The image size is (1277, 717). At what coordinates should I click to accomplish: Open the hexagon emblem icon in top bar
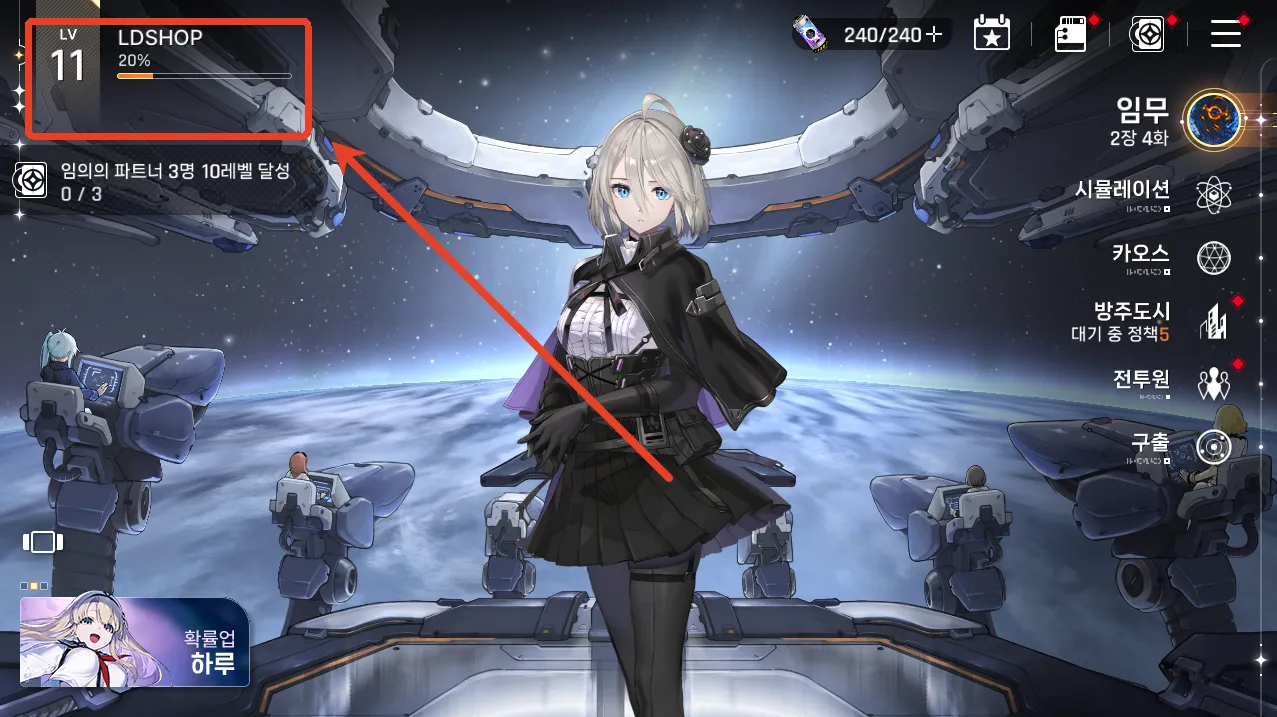click(x=1147, y=35)
